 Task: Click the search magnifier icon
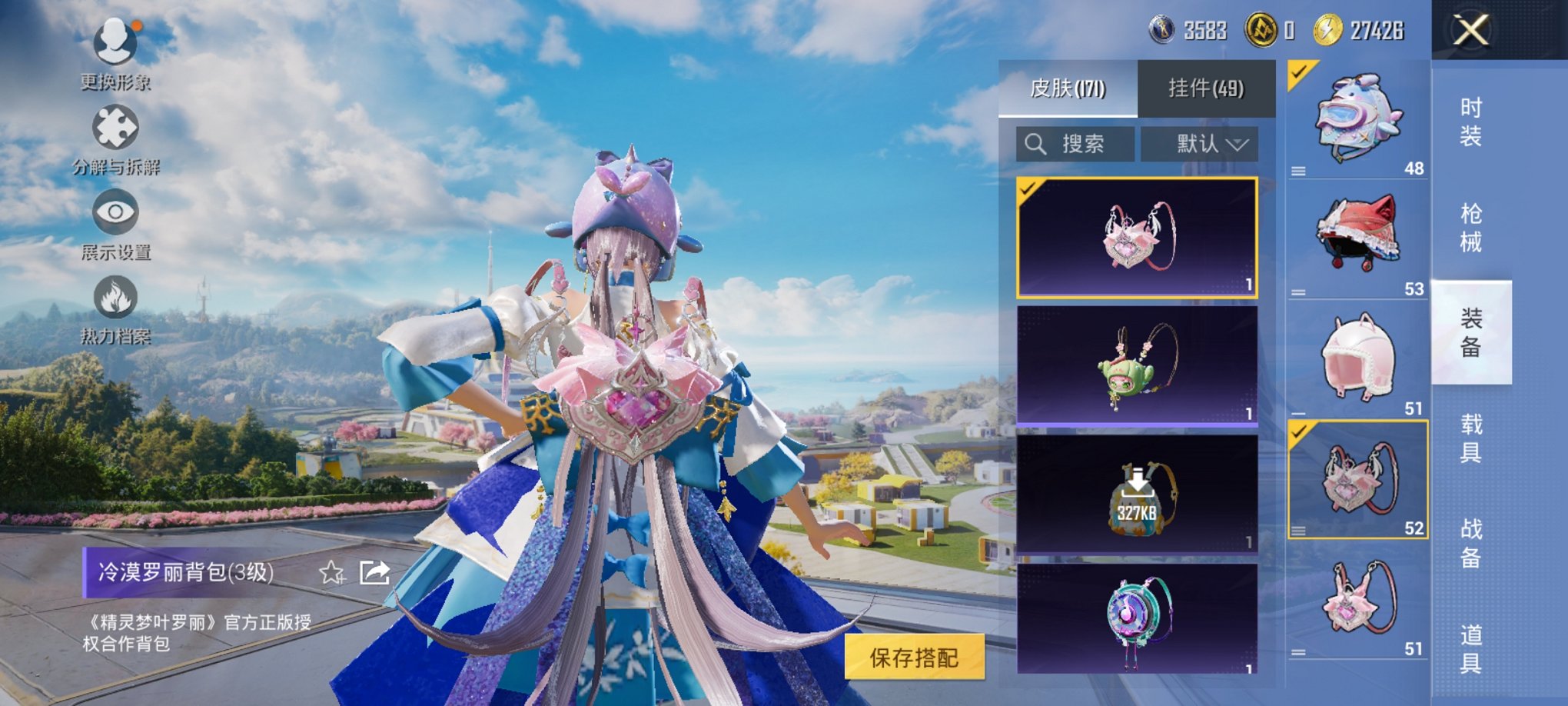coord(1037,143)
